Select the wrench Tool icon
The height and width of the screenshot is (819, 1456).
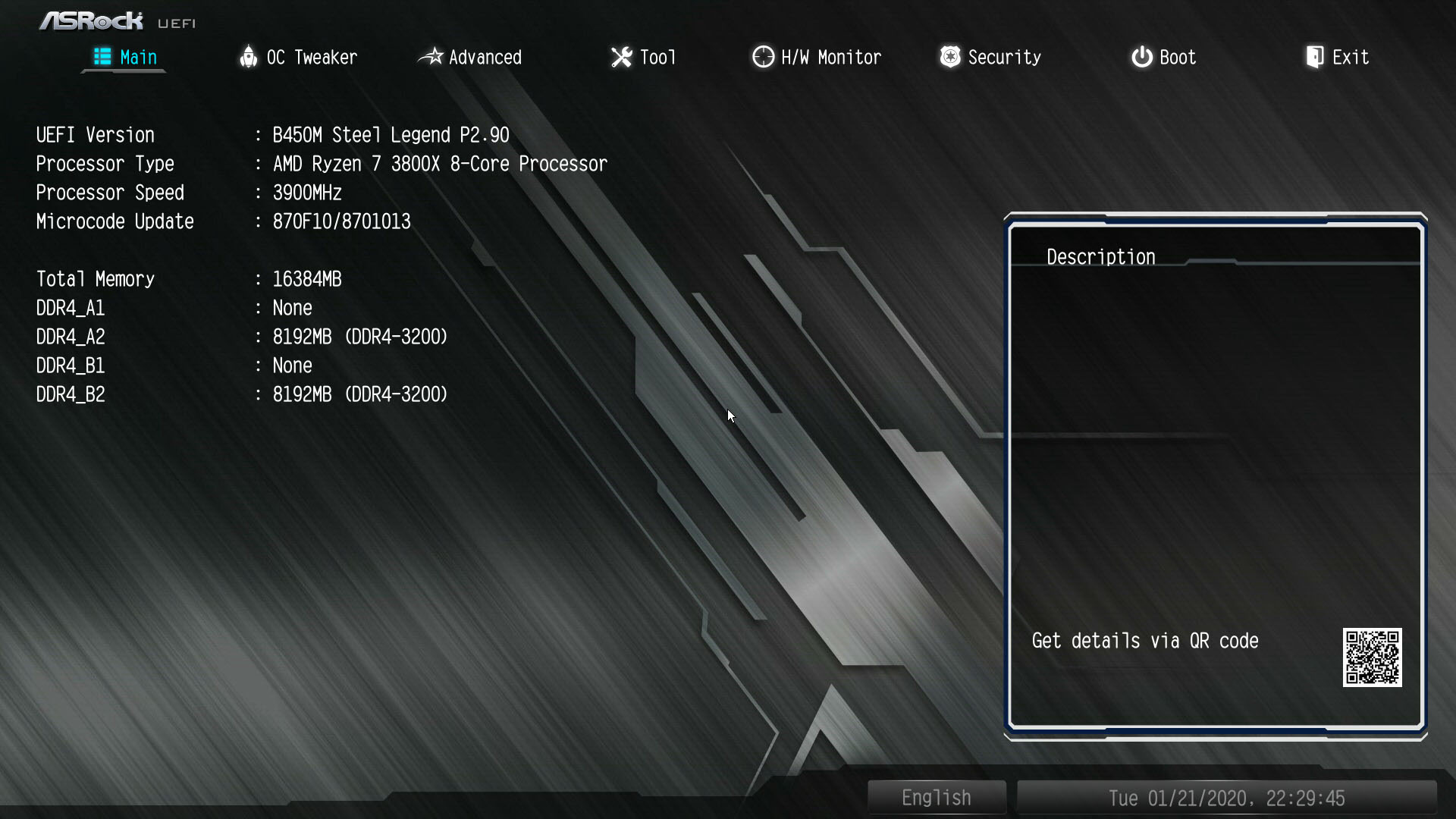621,56
